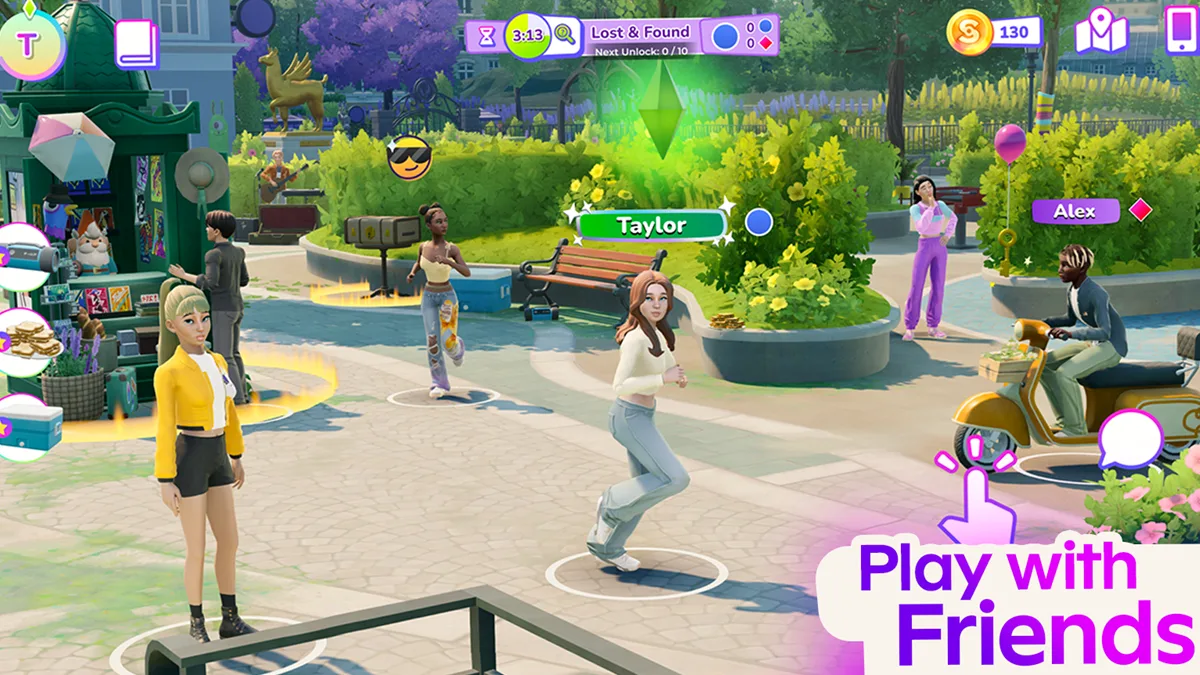The width and height of the screenshot is (1200, 675).
Task: Tap the sunglasses emoji reaction
Action: [410, 158]
